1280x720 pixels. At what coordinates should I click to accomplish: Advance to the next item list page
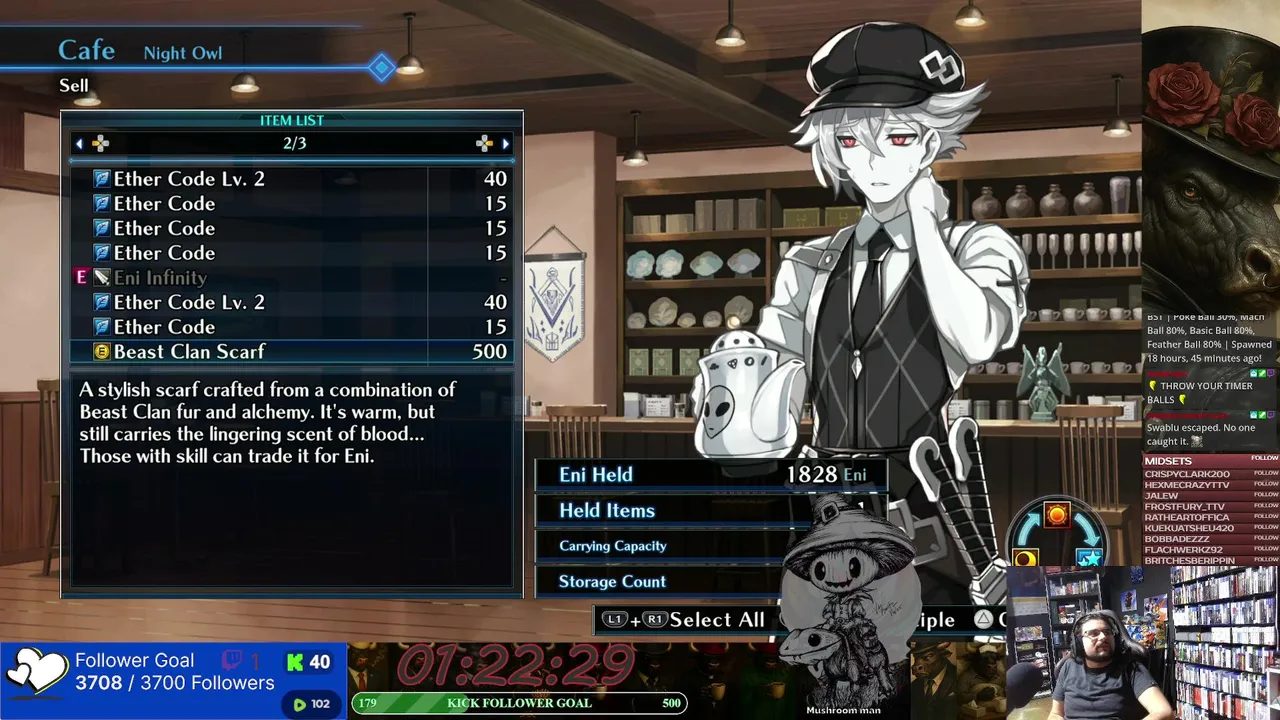505,144
